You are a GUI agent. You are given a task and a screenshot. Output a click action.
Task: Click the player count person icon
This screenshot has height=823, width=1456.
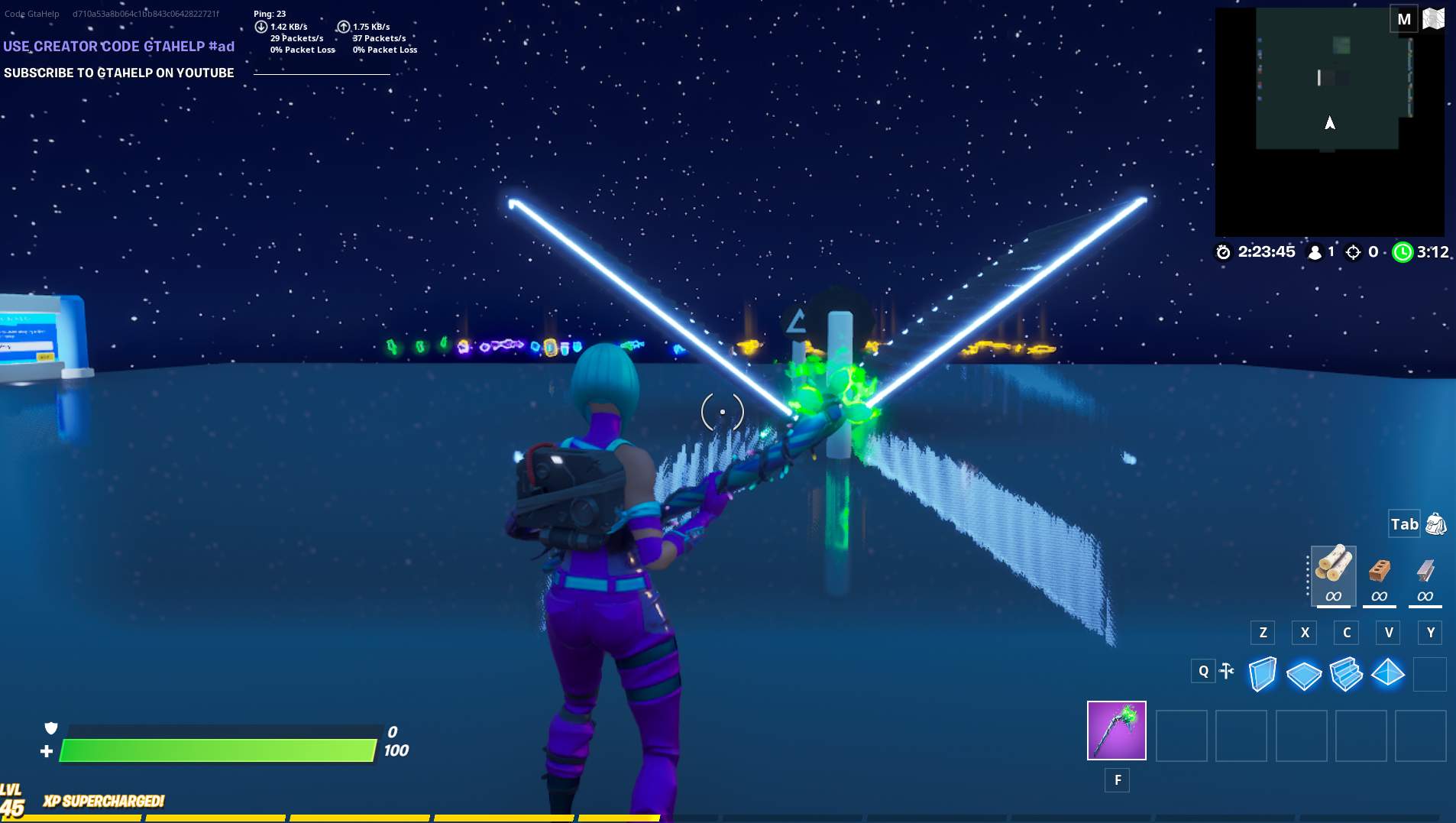(x=1315, y=252)
